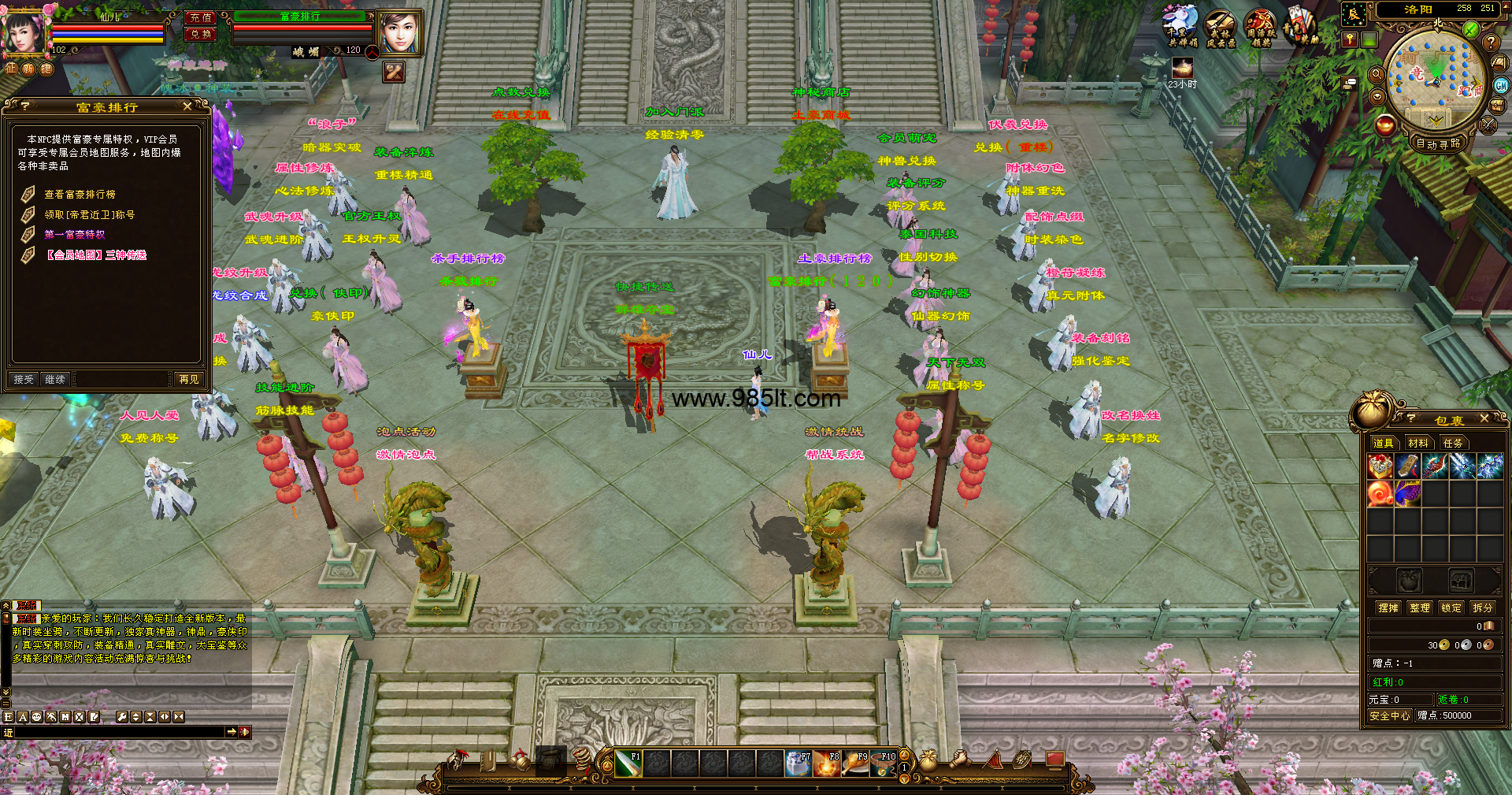Select 查看富豪排行榜 dialogue option
This screenshot has height=795, width=1512.
[80, 195]
